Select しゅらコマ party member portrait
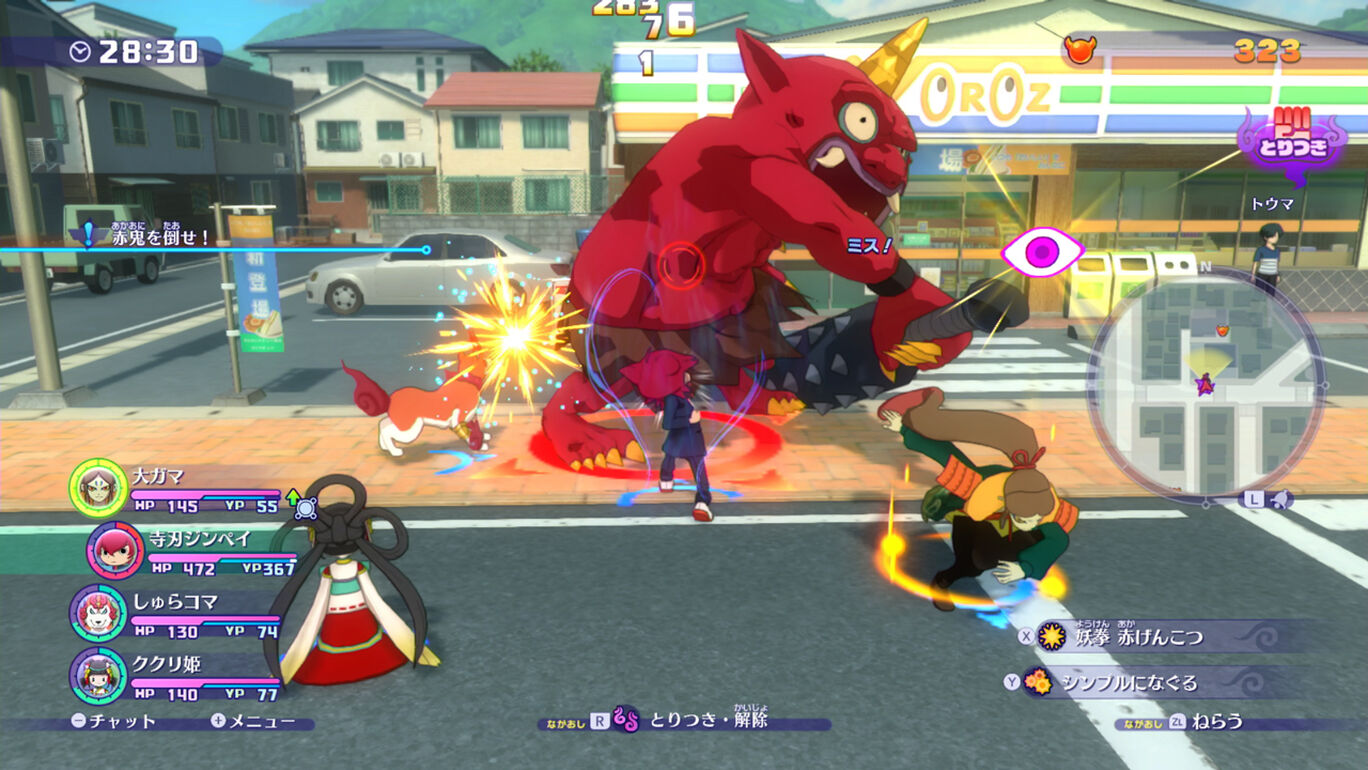This screenshot has height=770, width=1368. point(98,612)
